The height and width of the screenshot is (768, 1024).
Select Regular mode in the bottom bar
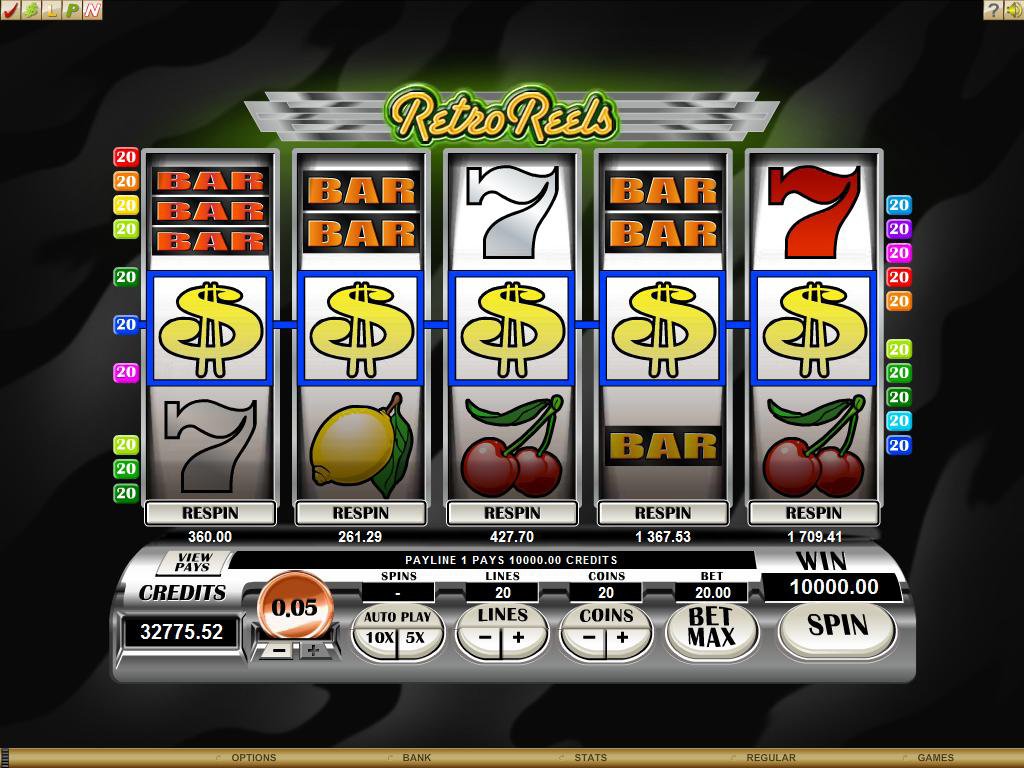coord(770,758)
